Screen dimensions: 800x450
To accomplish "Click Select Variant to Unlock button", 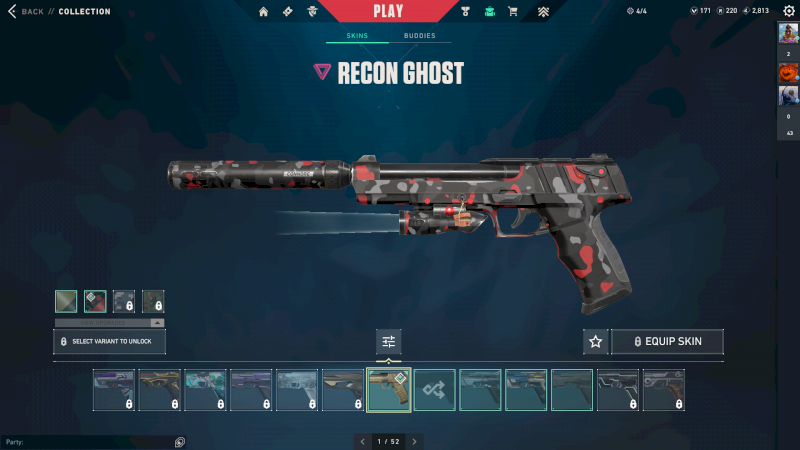I will pos(109,342).
